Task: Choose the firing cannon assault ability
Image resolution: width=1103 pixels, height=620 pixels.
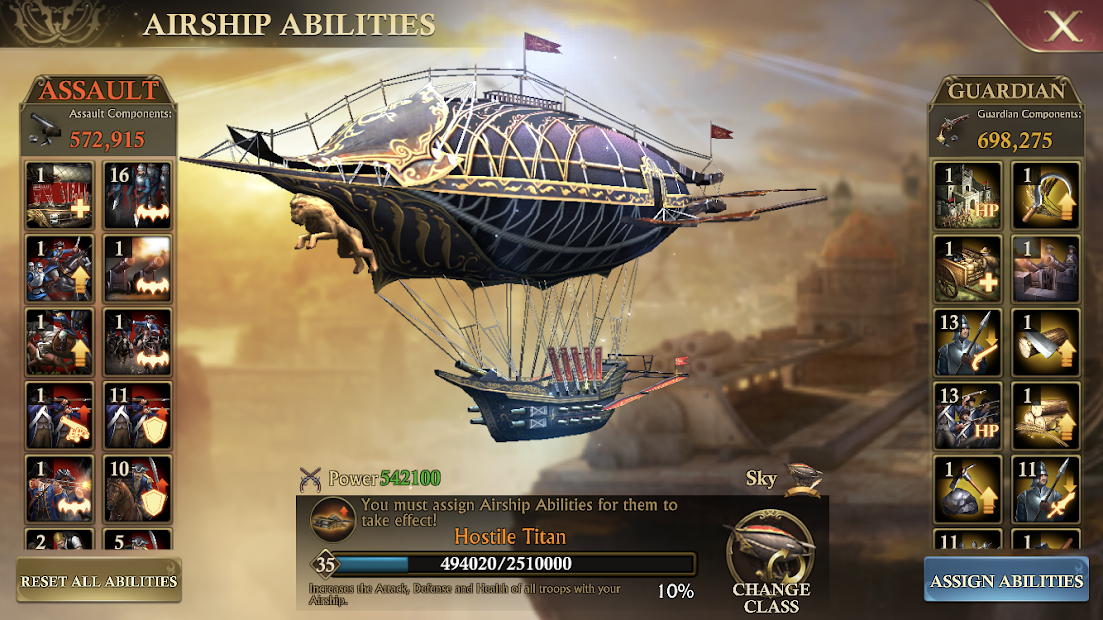Action: (137, 268)
